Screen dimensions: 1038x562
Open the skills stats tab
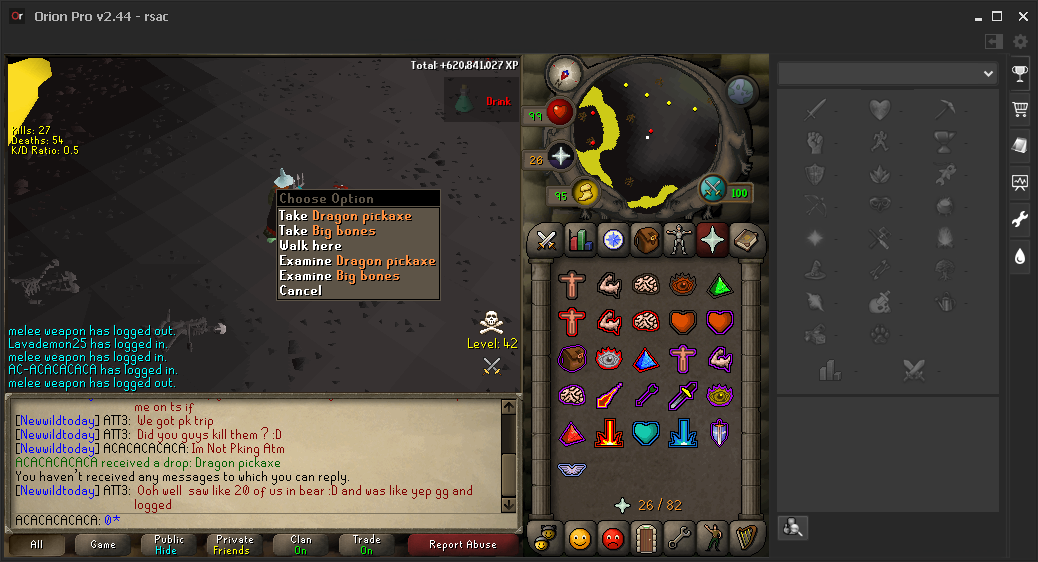point(580,239)
